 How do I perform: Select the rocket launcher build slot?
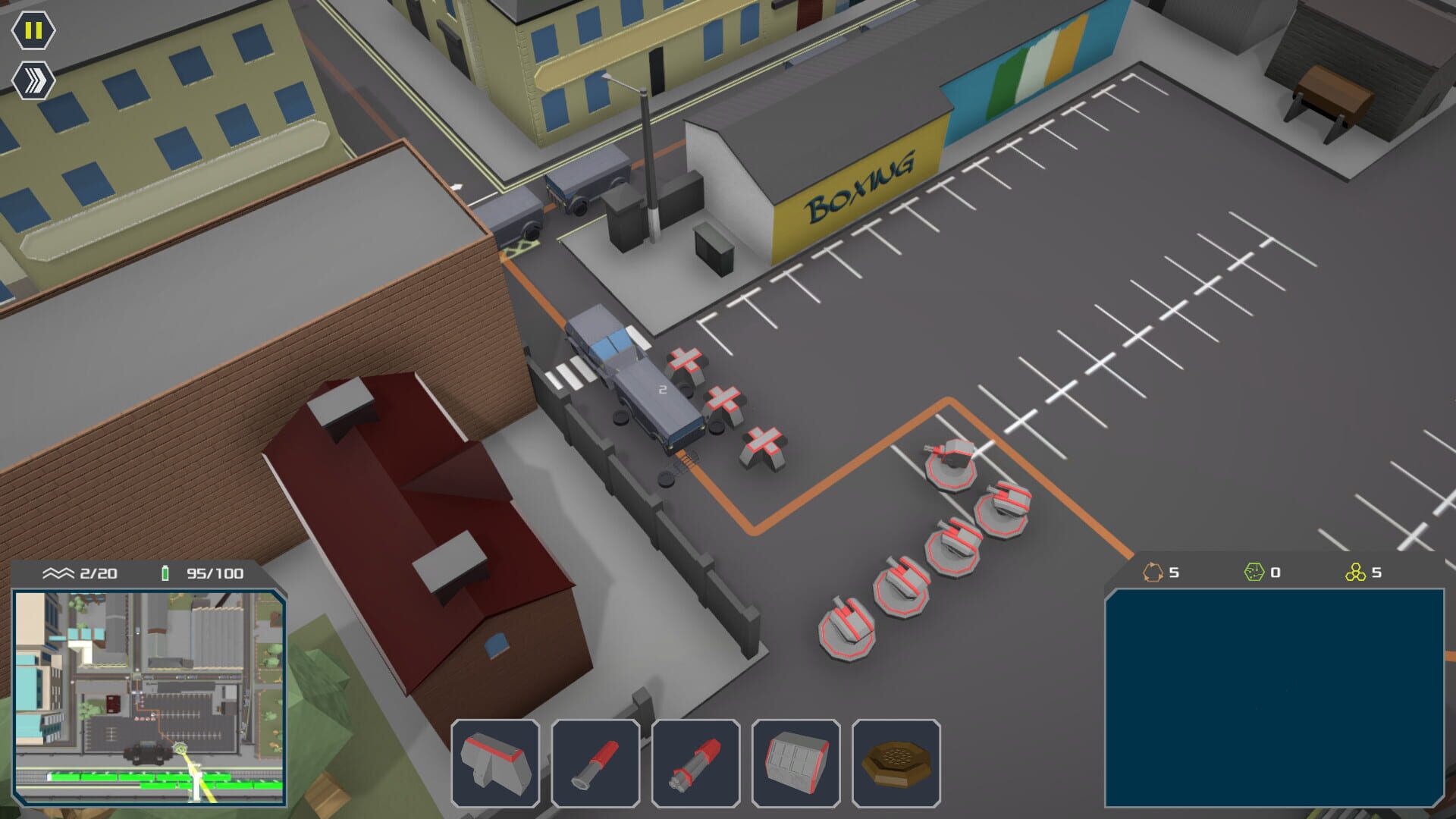pos(695,762)
